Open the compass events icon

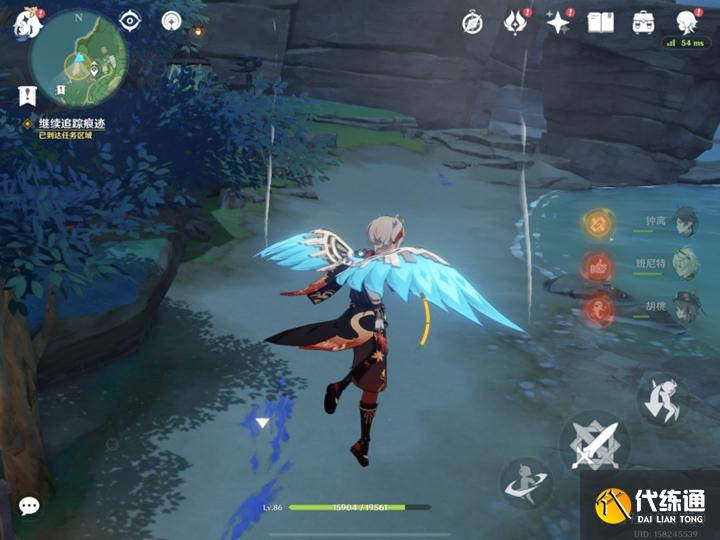(473, 22)
